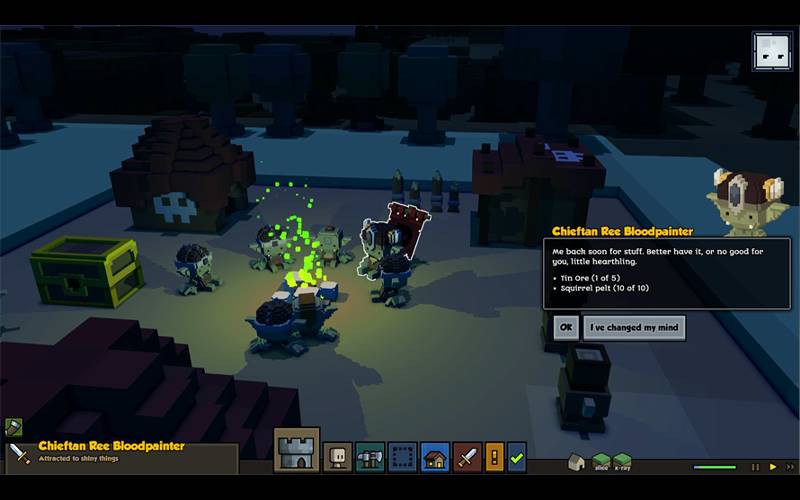Click the item icon above the unit panel
The height and width of the screenshot is (500, 800).
coord(13,427)
